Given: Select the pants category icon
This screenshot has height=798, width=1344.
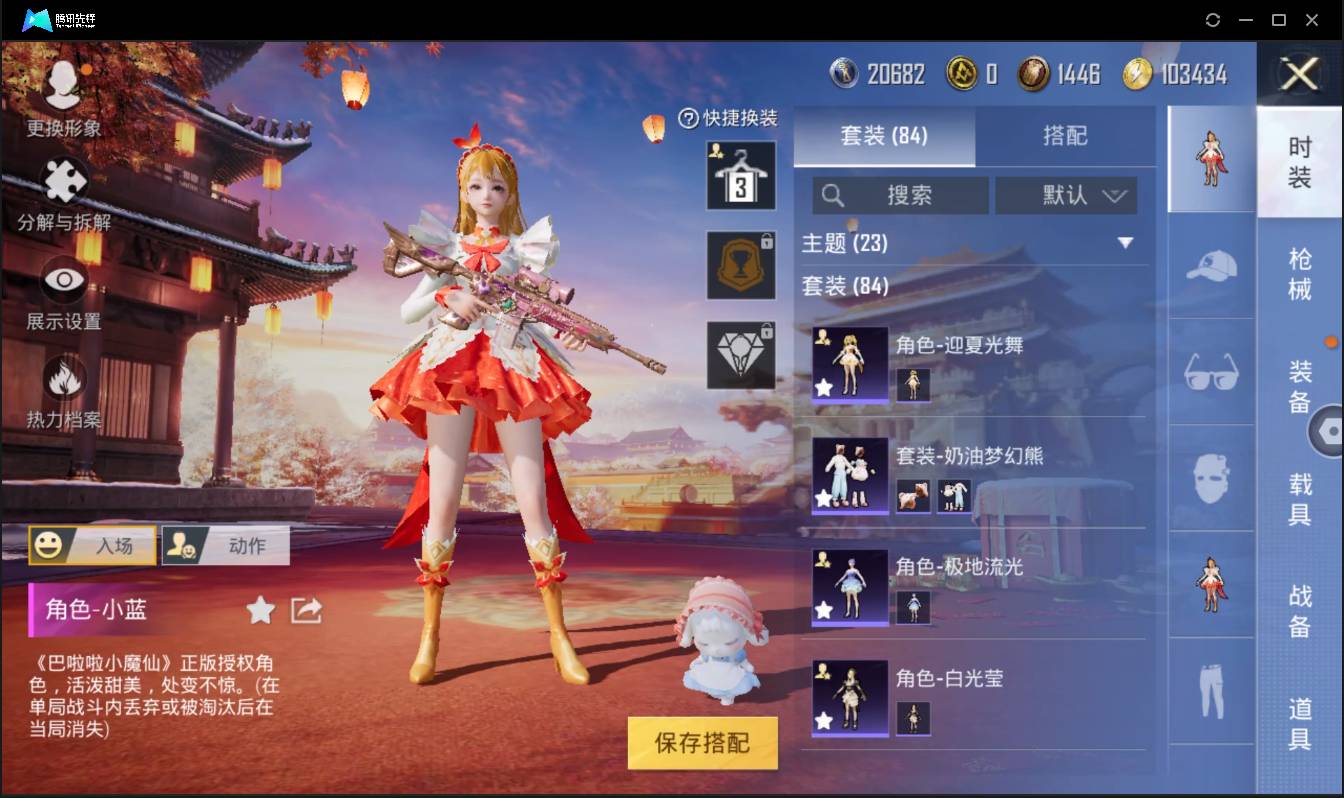Looking at the screenshot, I should coord(1210,688).
